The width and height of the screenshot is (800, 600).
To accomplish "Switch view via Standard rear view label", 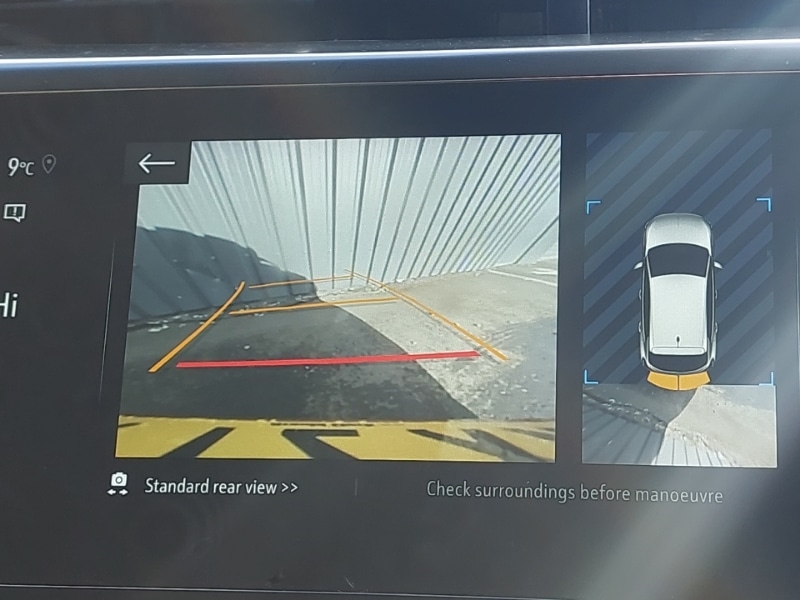I will click(221, 487).
